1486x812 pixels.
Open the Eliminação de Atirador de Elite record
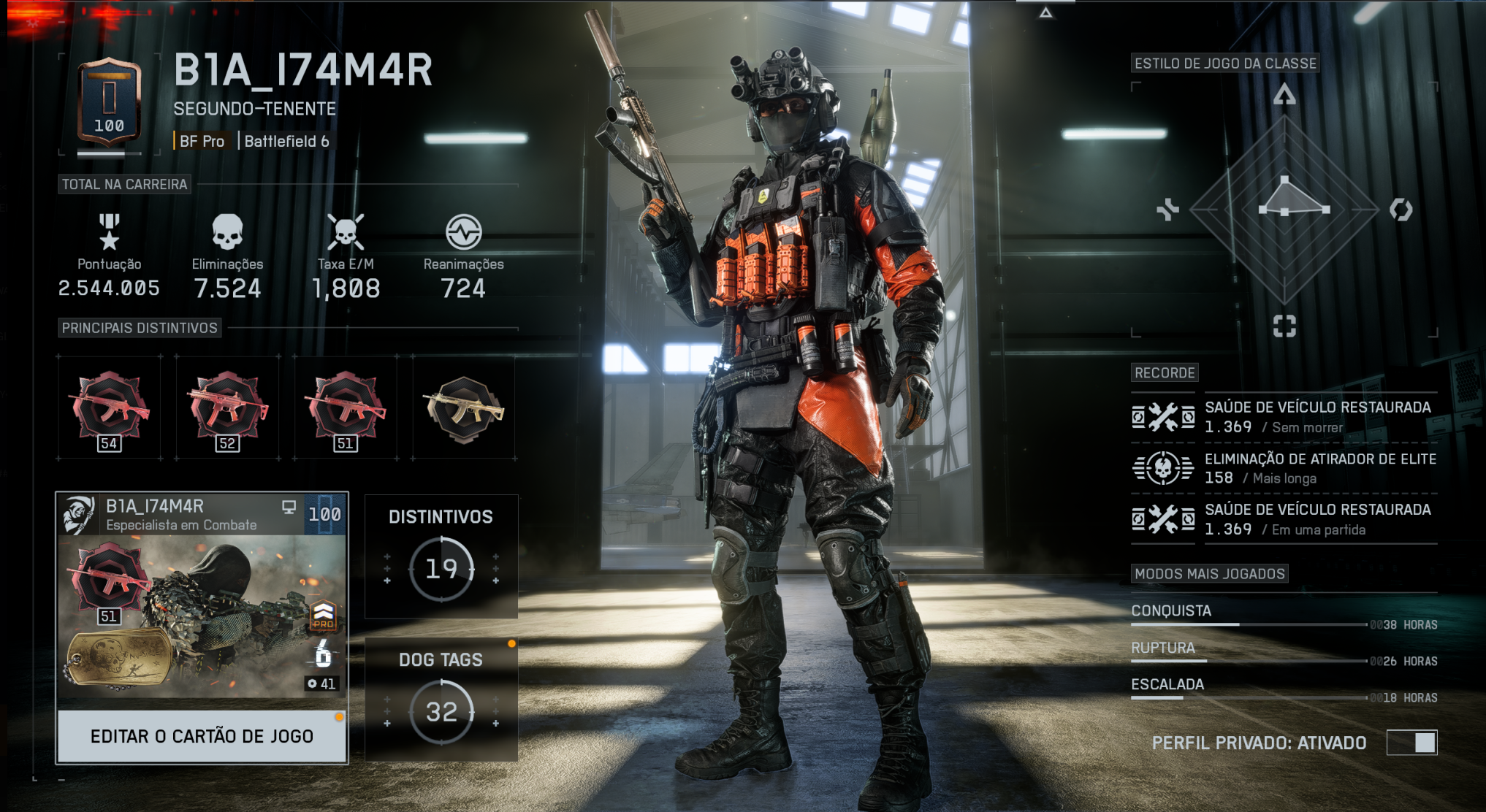coord(1284,468)
